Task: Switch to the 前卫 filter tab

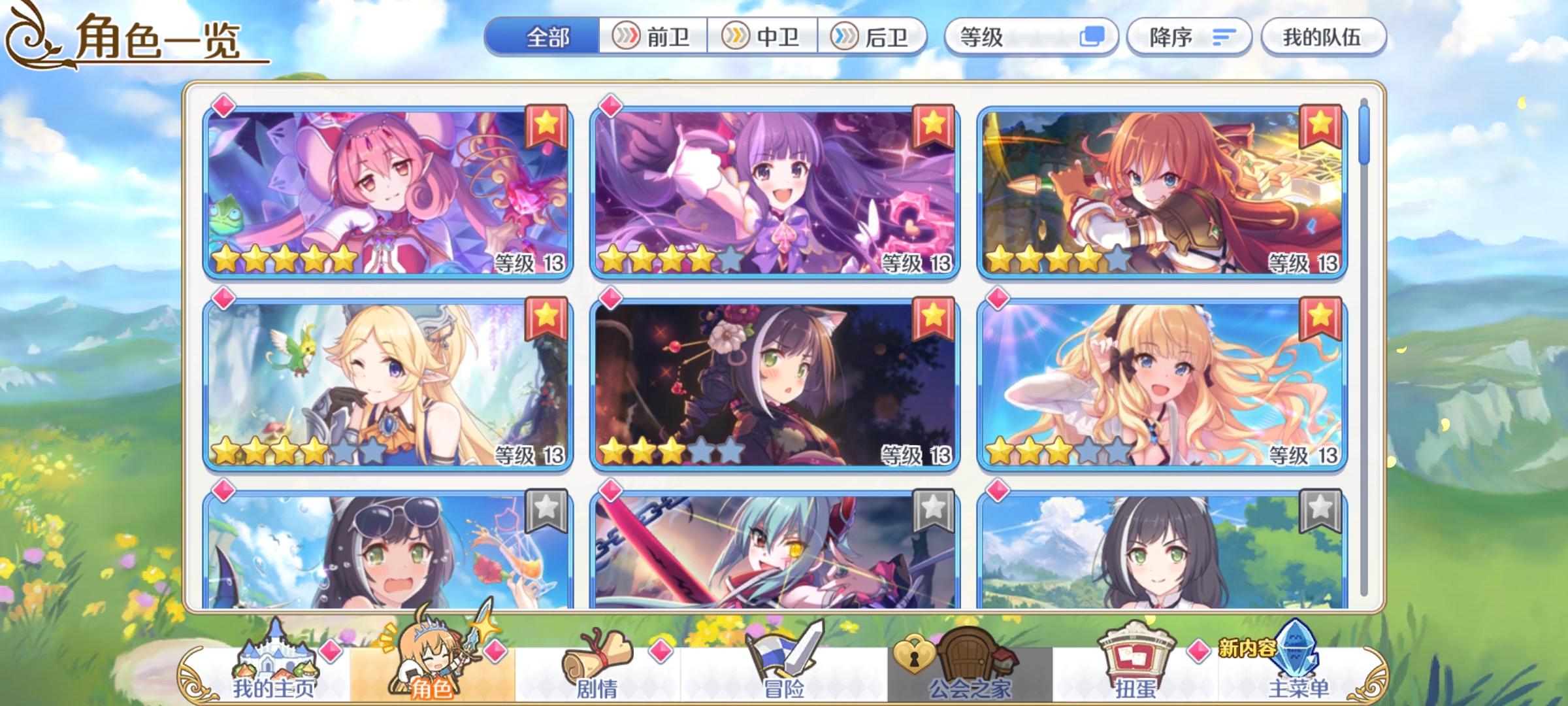Action: coord(653,37)
